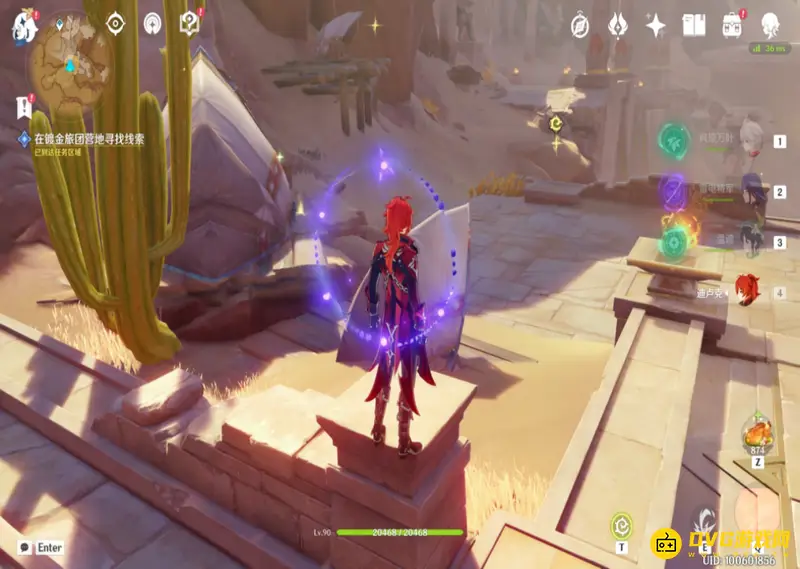Select the tracked quest objective text

(89, 139)
